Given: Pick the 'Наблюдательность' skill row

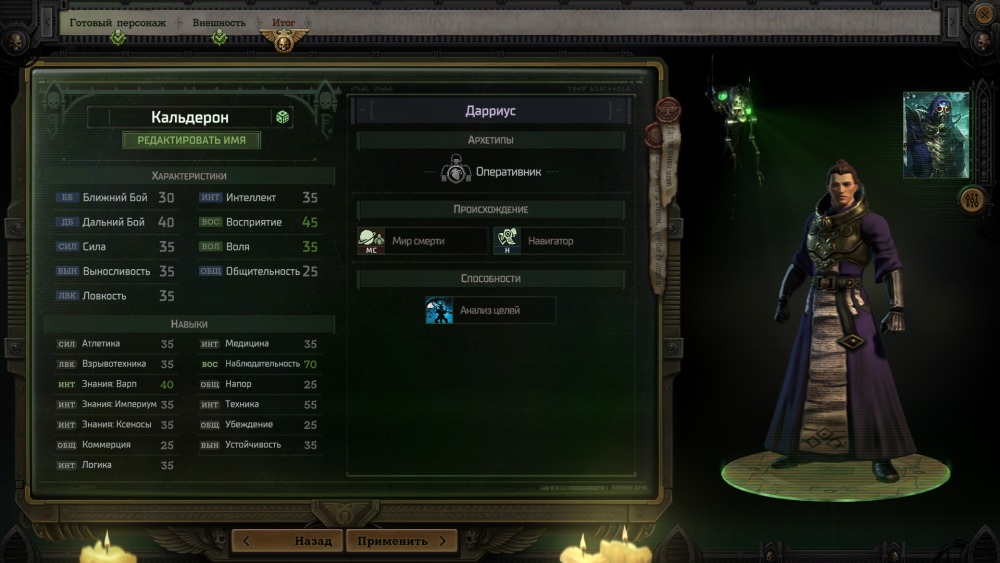Looking at the screenshot, I should [x=258, y=364].
